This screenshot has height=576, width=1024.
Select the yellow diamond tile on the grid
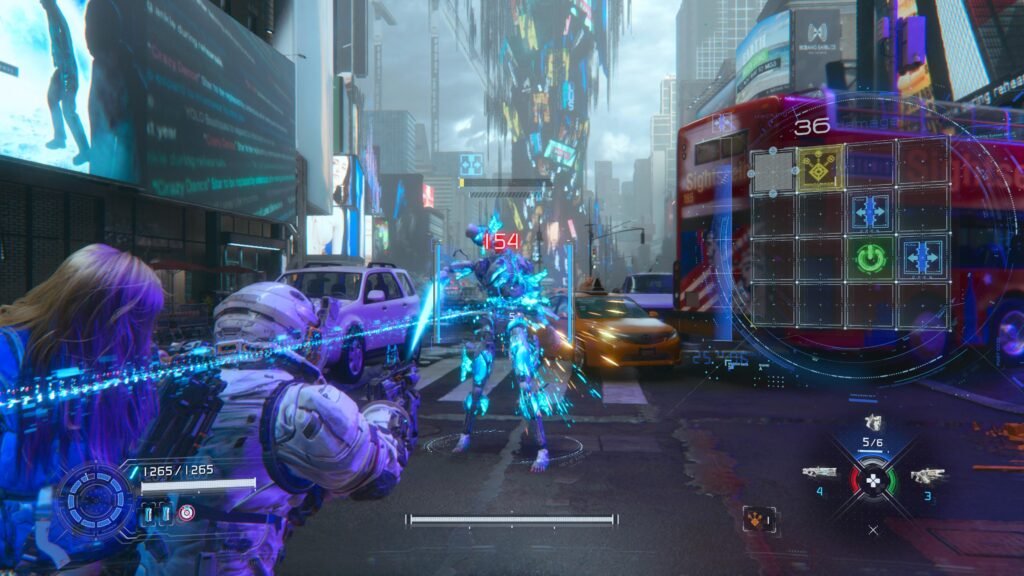(822, 170)
